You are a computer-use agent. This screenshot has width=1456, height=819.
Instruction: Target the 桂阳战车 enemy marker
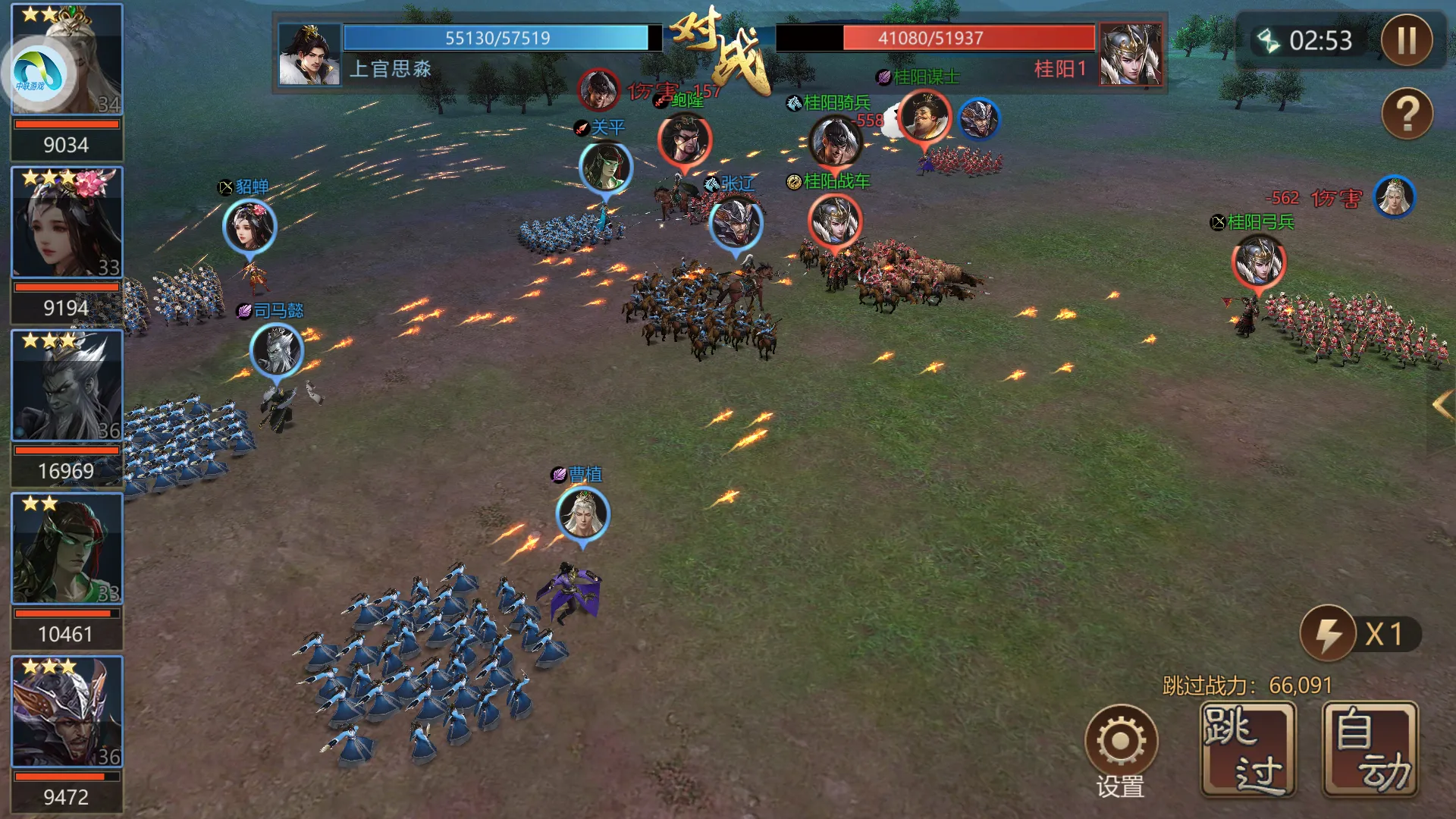tap(835, 221)
